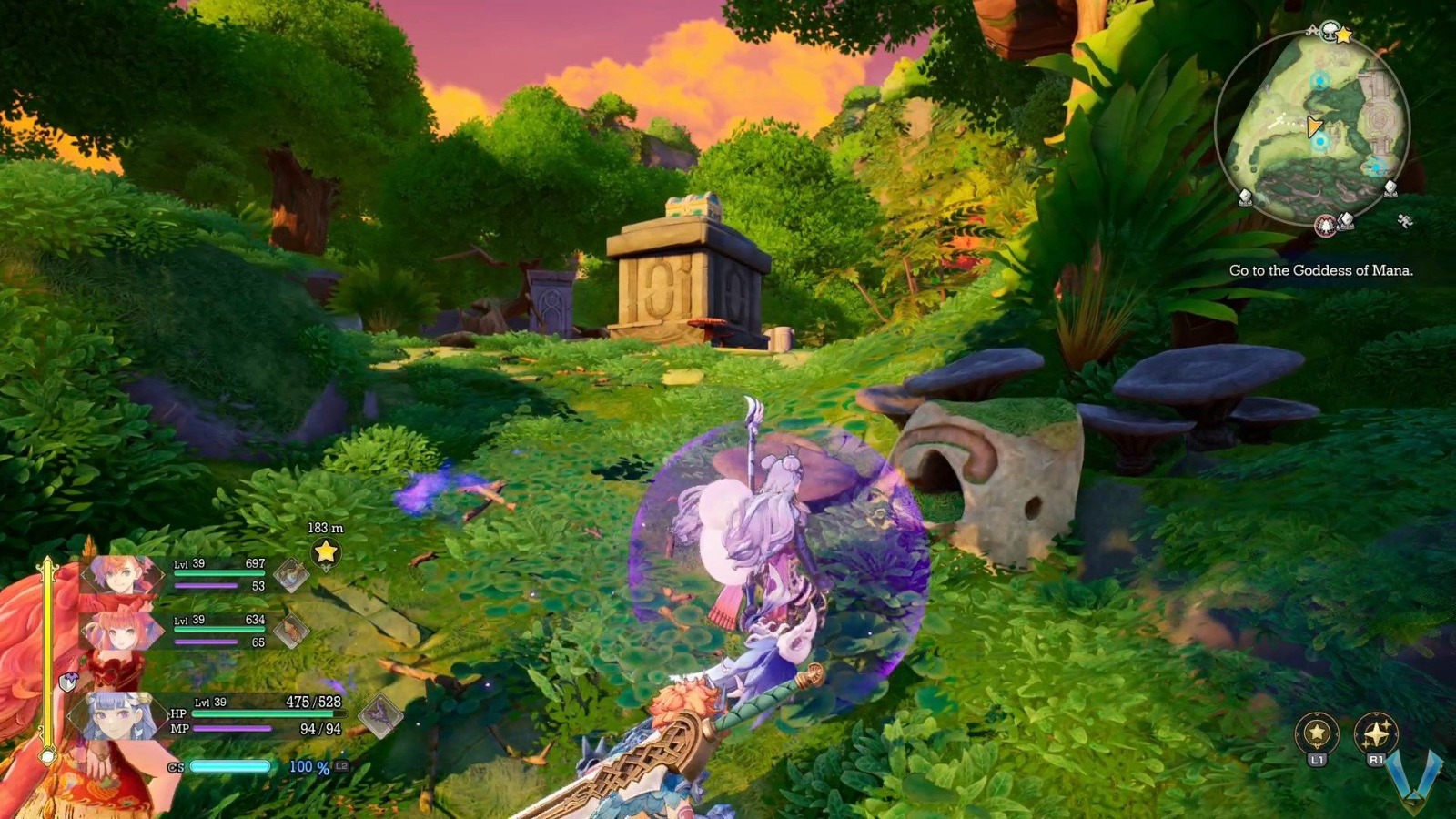This screenshot has width=1456, height=819.
Task: Click the Mana Tree icon above the minimap
Action: coord(1330,31)
